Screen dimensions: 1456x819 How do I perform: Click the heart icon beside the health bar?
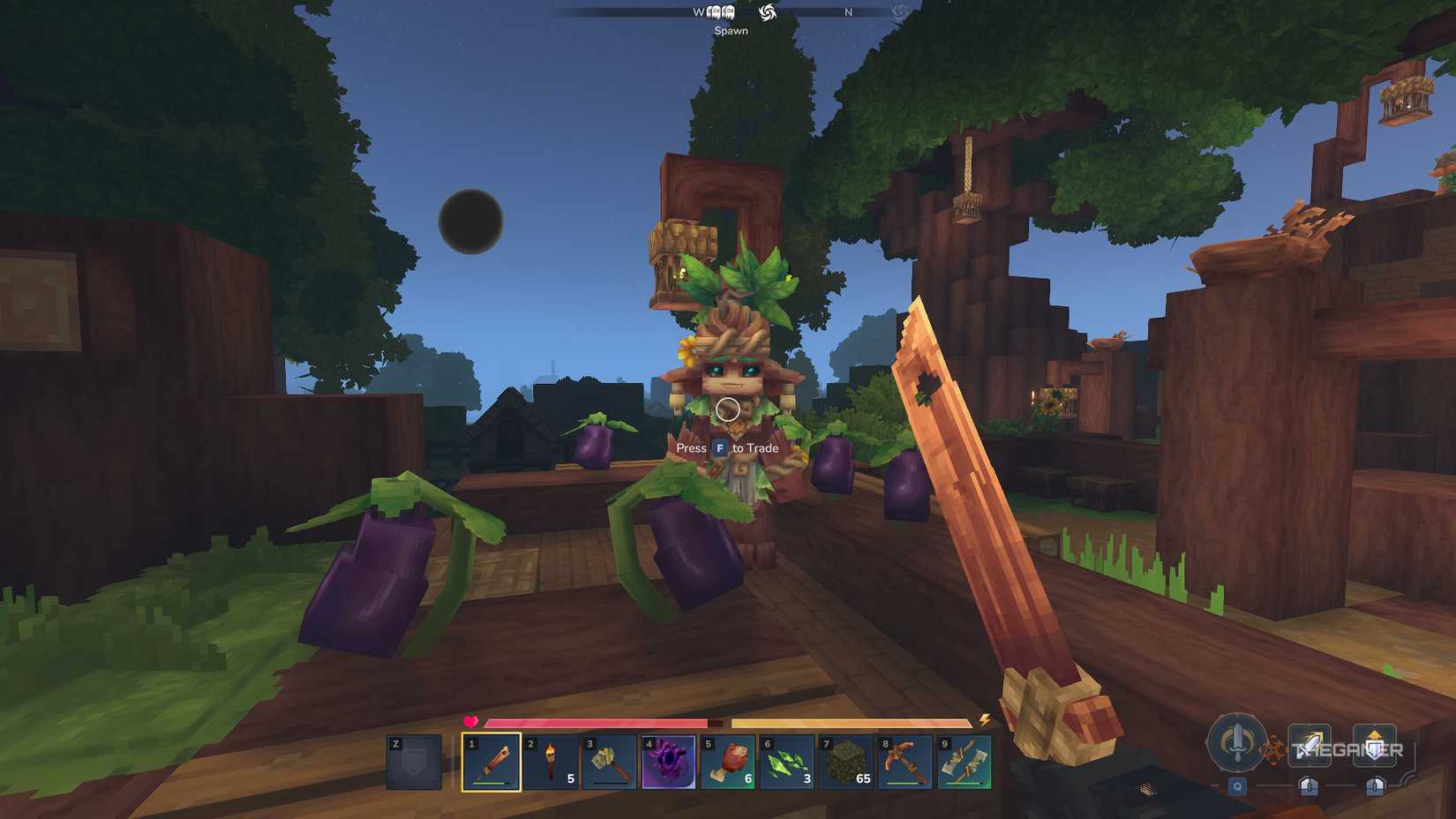pyautogui.click(x=471, y=723)
